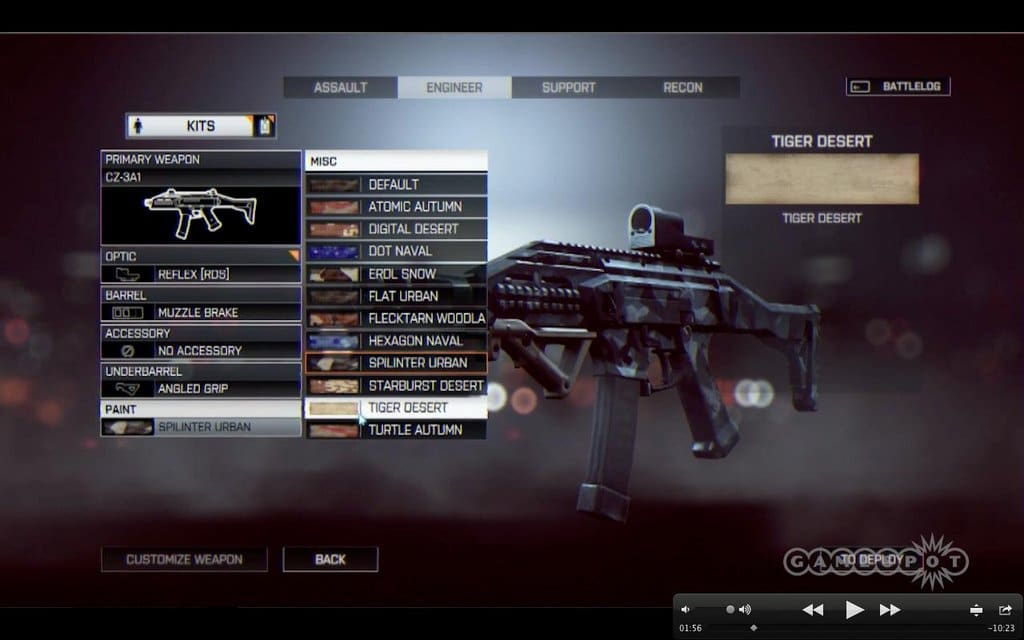
Task: Open the Recon class tab
Action: [x=683, y=87]
